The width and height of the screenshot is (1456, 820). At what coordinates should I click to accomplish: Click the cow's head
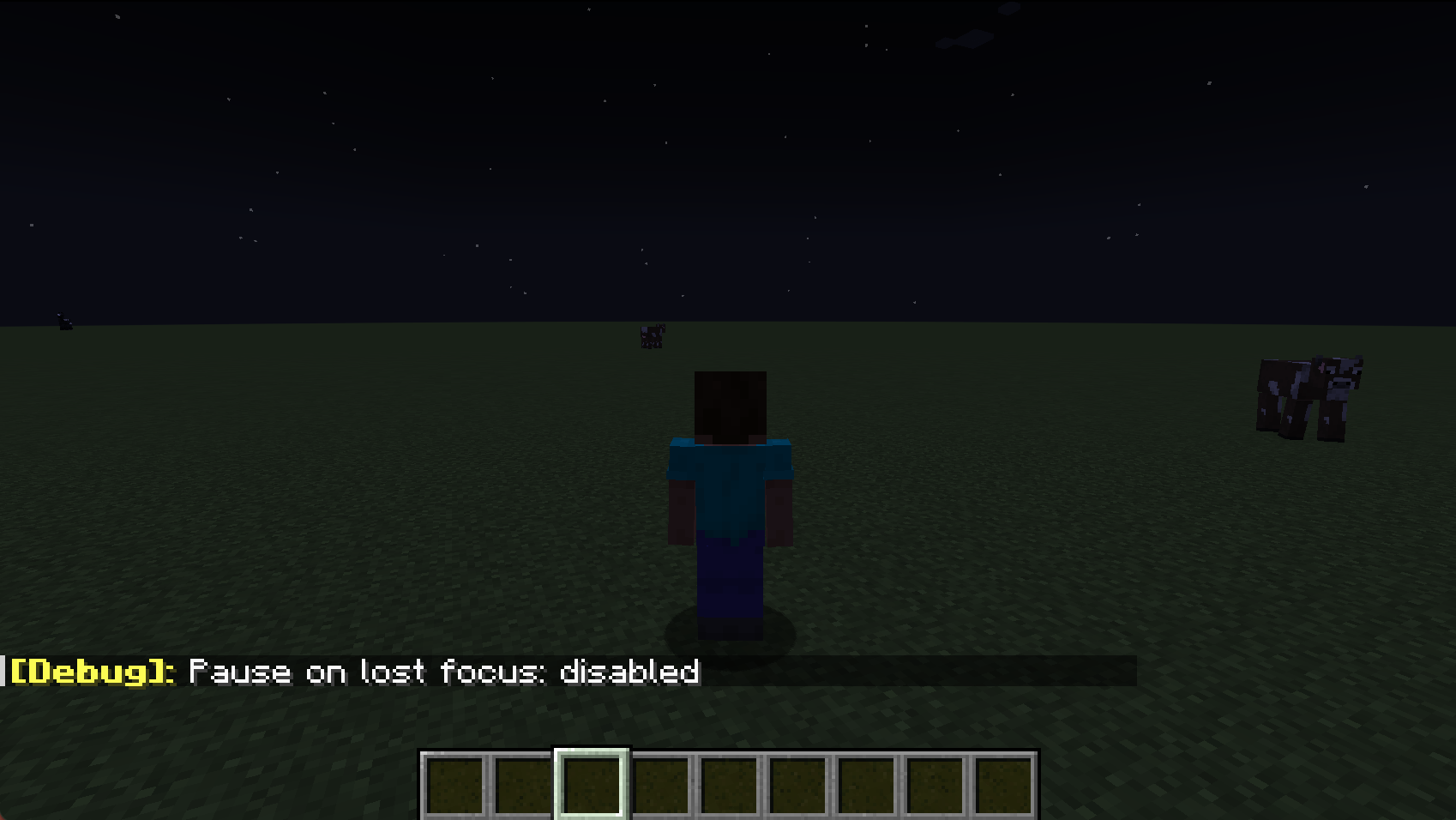[x=1338, y=377]
